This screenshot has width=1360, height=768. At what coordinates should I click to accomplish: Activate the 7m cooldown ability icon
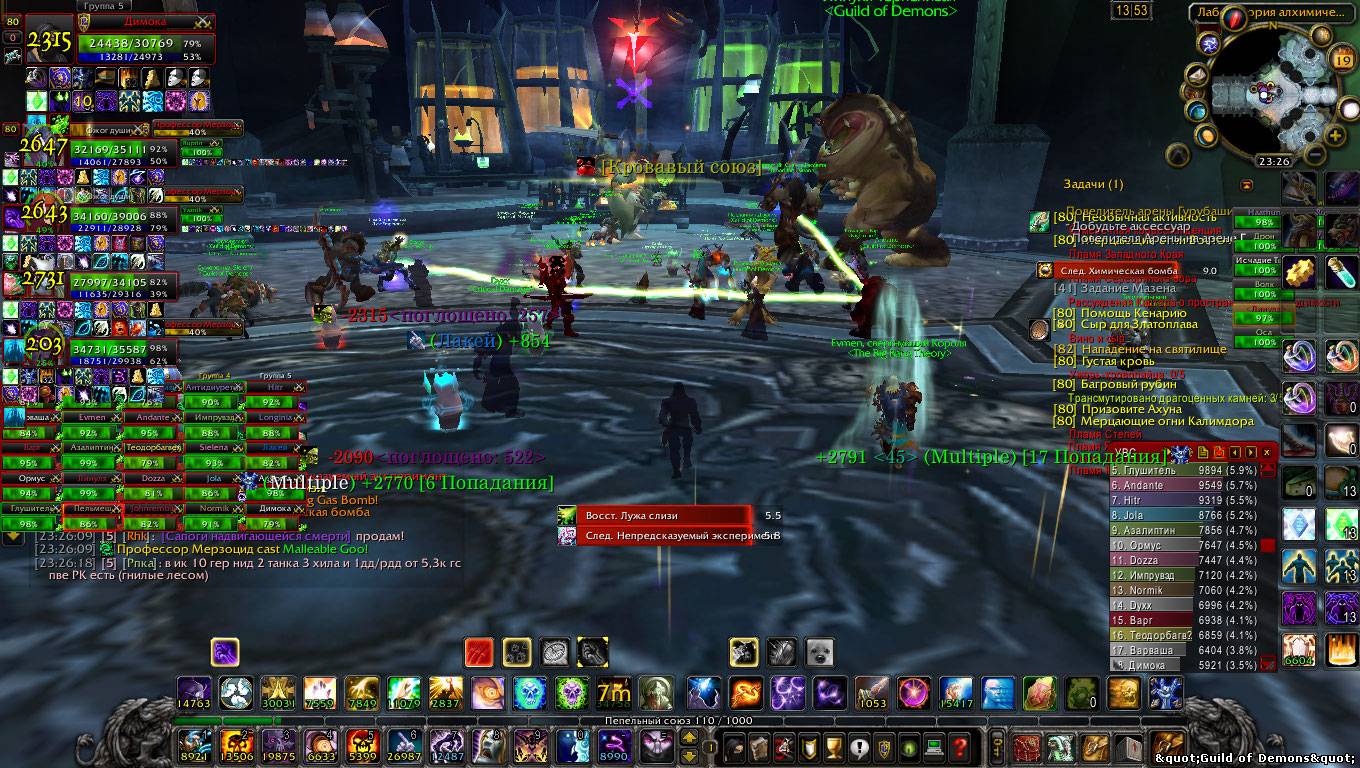(x=612, y=691)
